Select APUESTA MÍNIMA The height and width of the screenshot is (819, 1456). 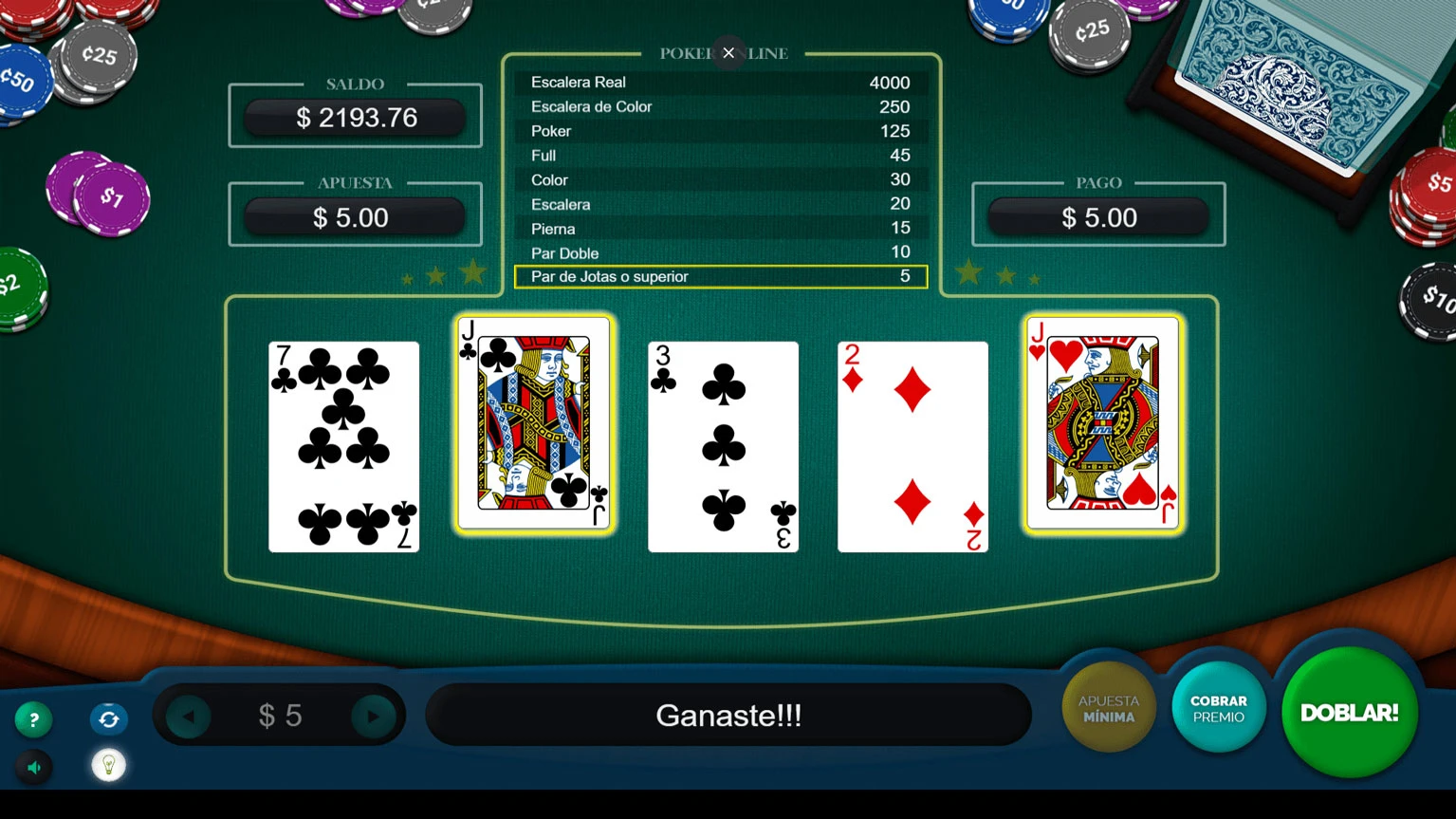[x=1107, y=707]
